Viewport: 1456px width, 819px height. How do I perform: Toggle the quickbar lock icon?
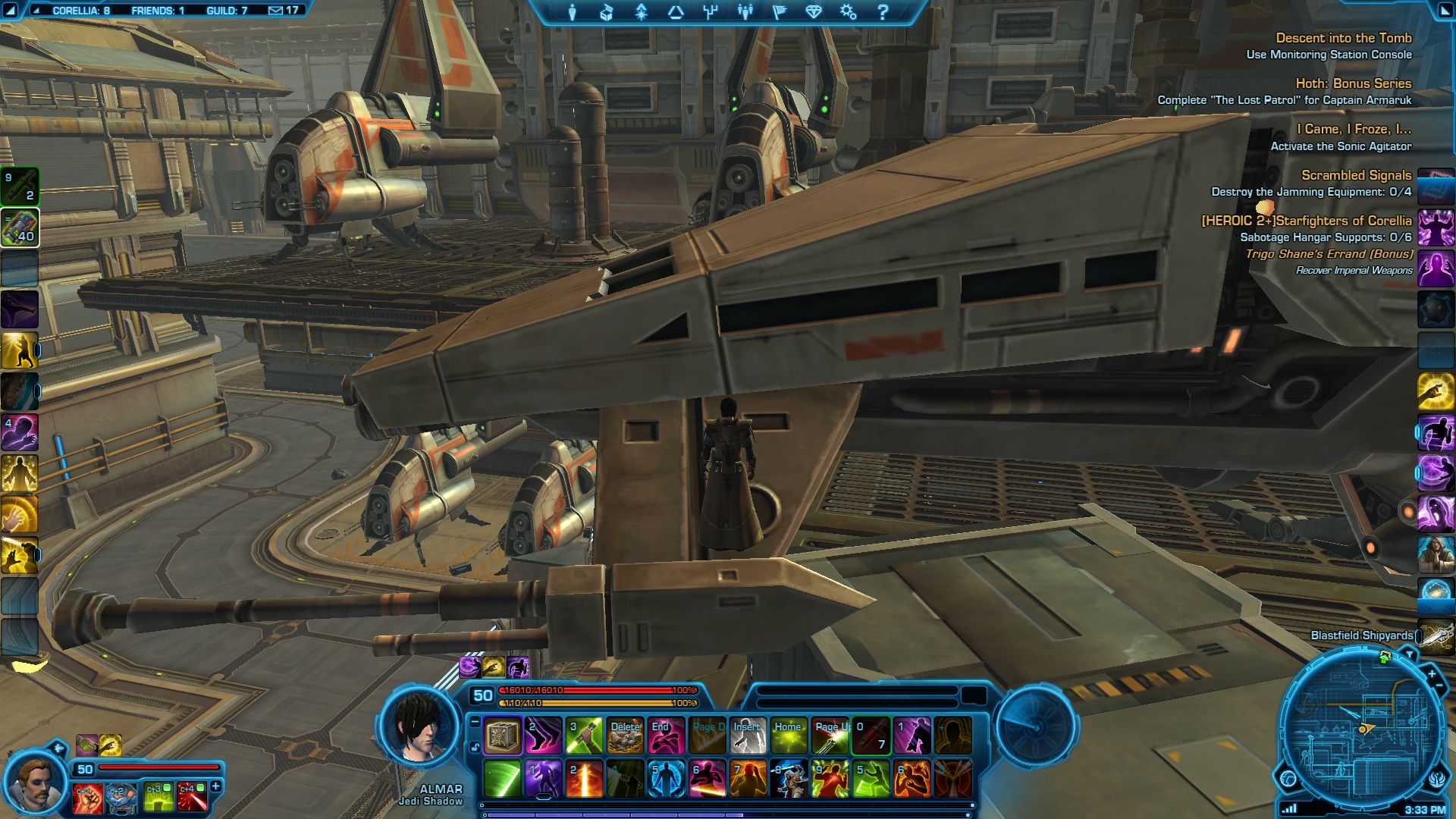[x=475, y=748]
